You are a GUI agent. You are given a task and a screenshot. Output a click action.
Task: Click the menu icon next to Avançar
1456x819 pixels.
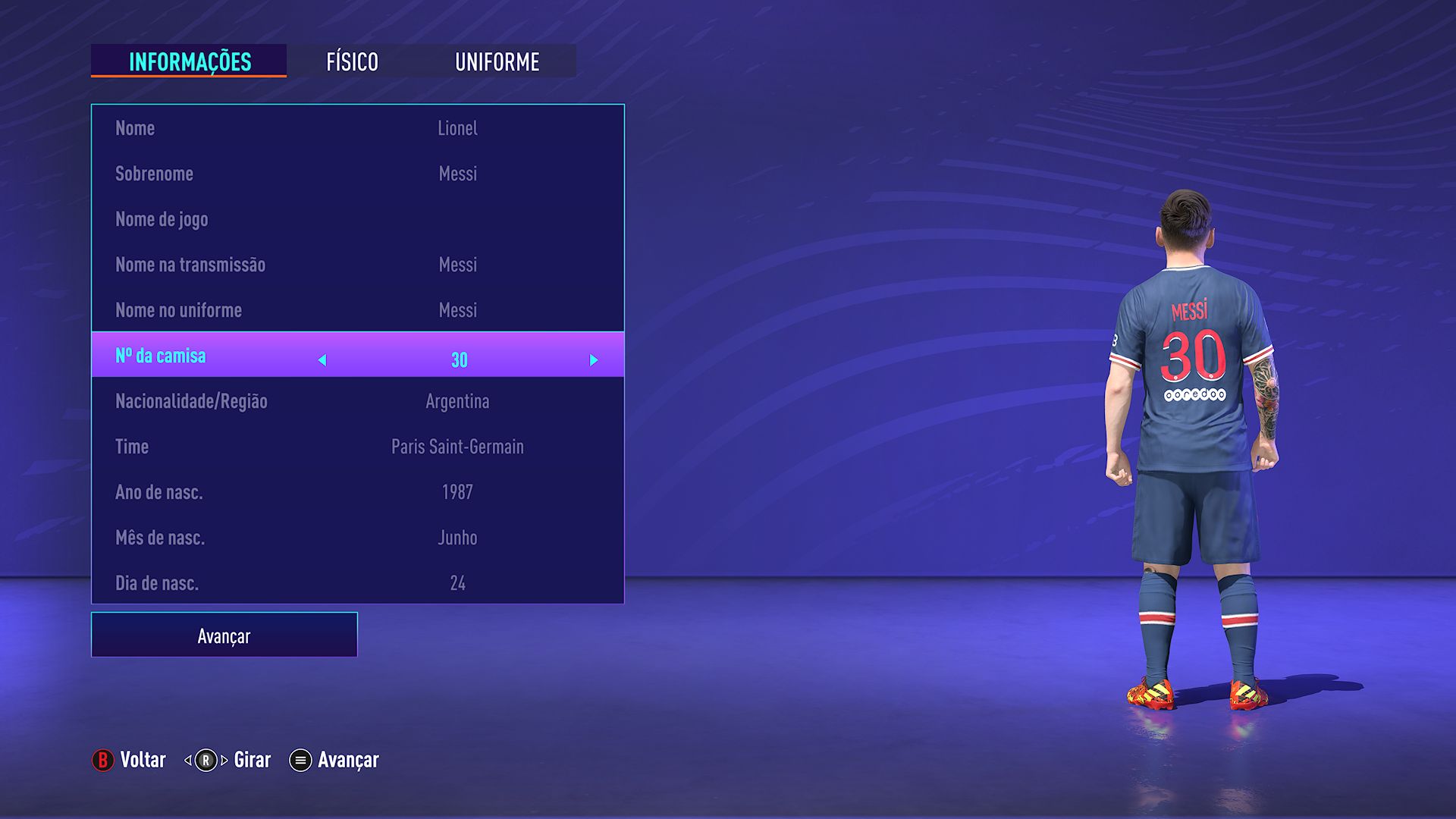coord(299,759)
